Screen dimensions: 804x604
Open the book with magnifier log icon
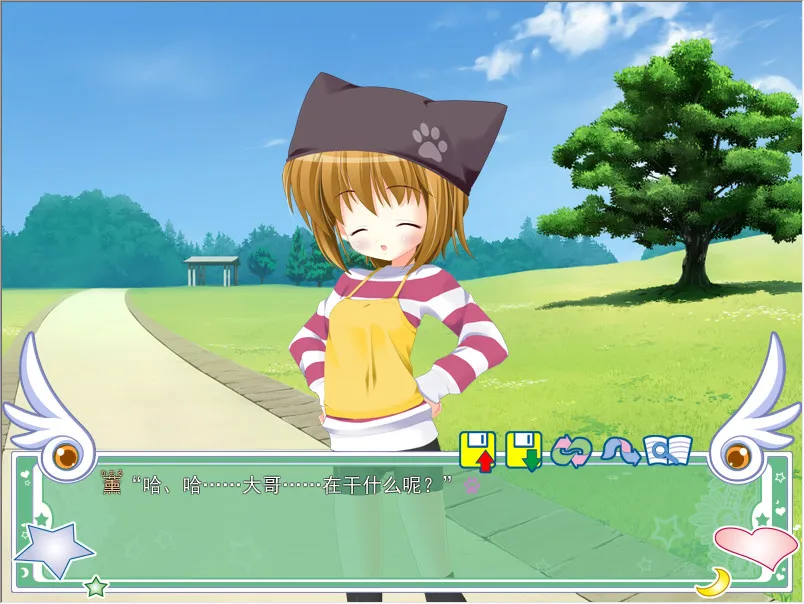click(x=667, y=452)
